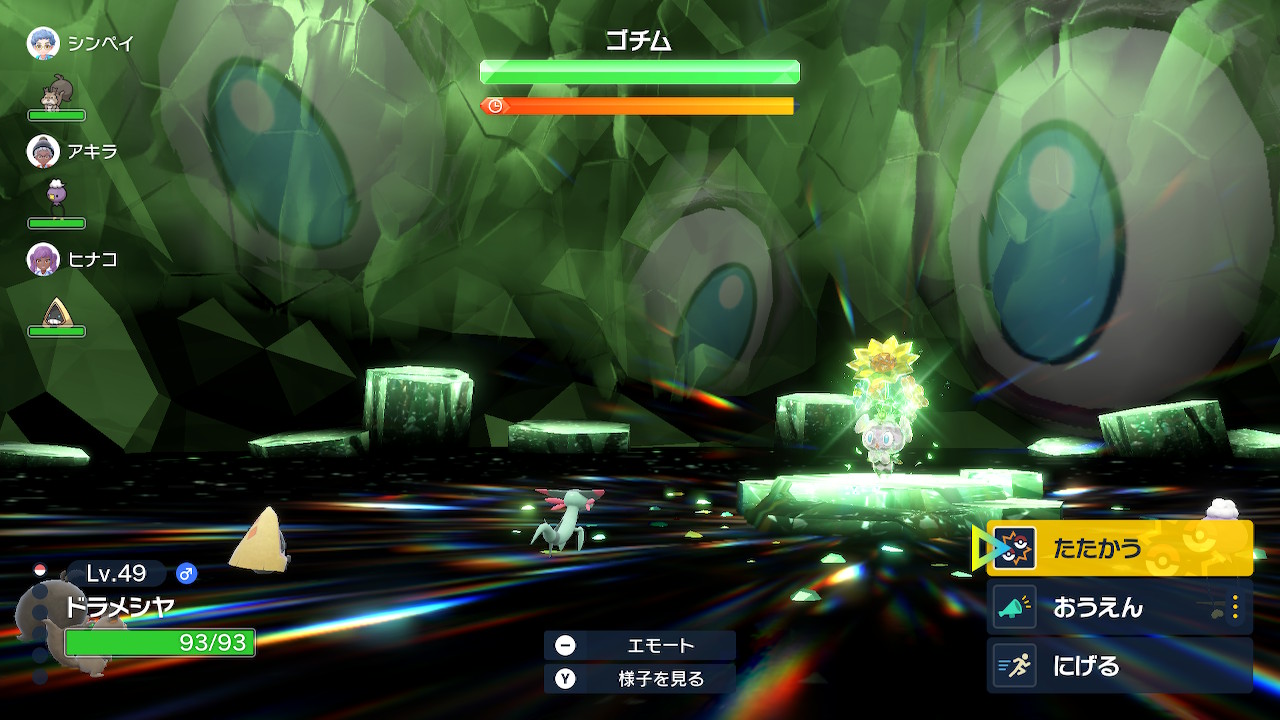
Task: Click the Y button prompt circle
Action: pyautogui.click(x=566, y=677)
